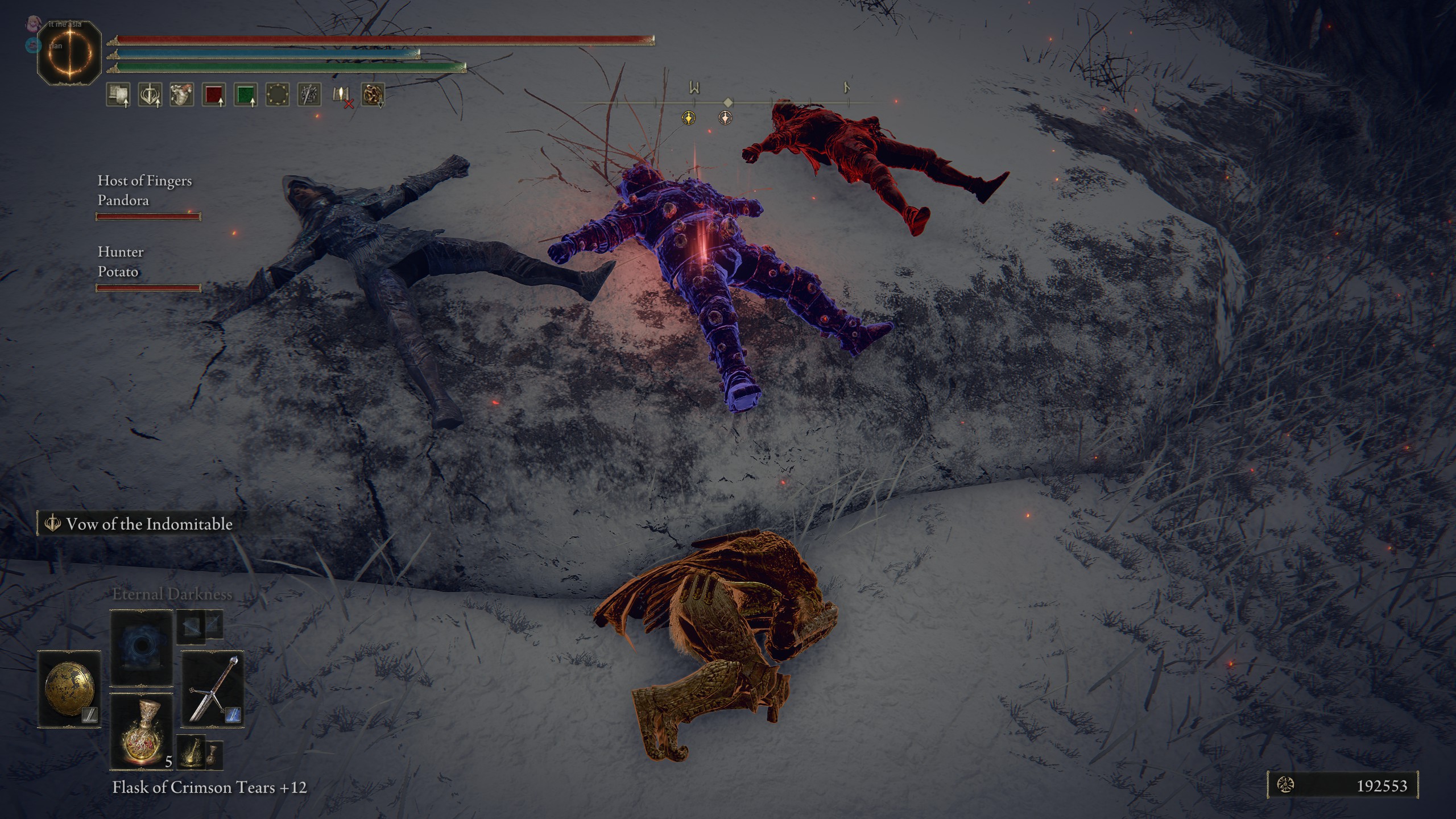1456x819 pixels.
Task: Click the paper sheets buff status icon
Action: (x=118, y=95)
